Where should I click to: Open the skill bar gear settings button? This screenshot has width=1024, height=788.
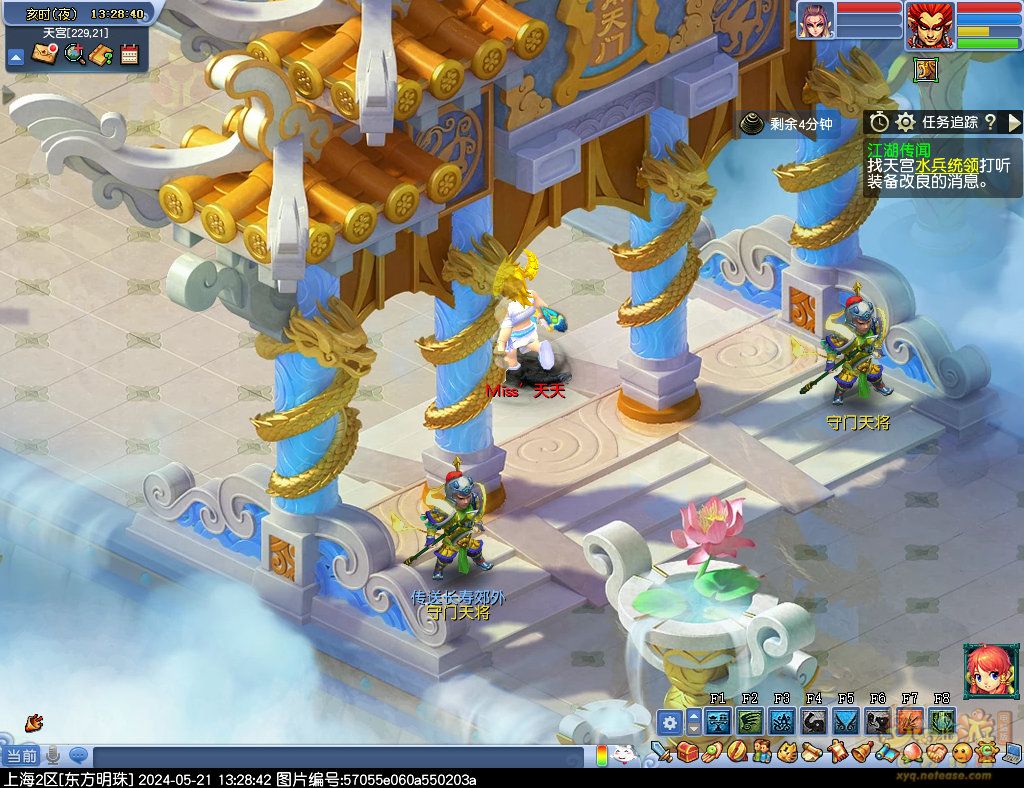669,722
